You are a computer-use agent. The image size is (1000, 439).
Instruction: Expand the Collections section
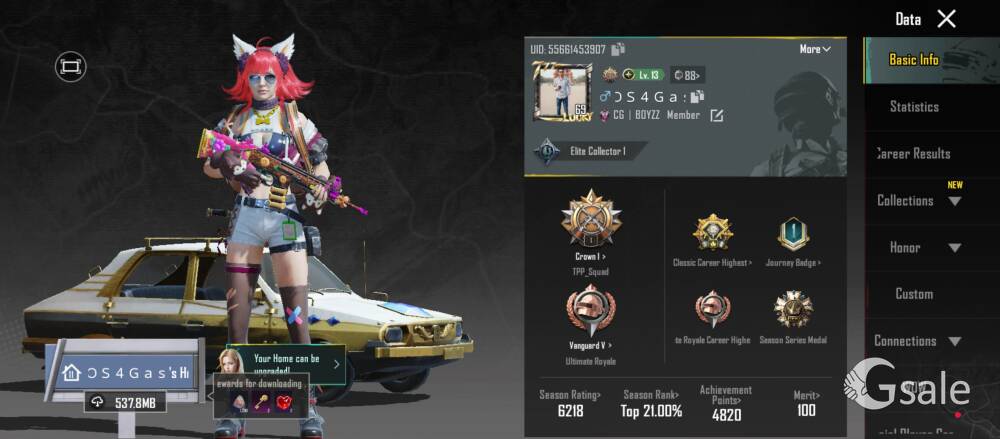(x=917, y=200)
